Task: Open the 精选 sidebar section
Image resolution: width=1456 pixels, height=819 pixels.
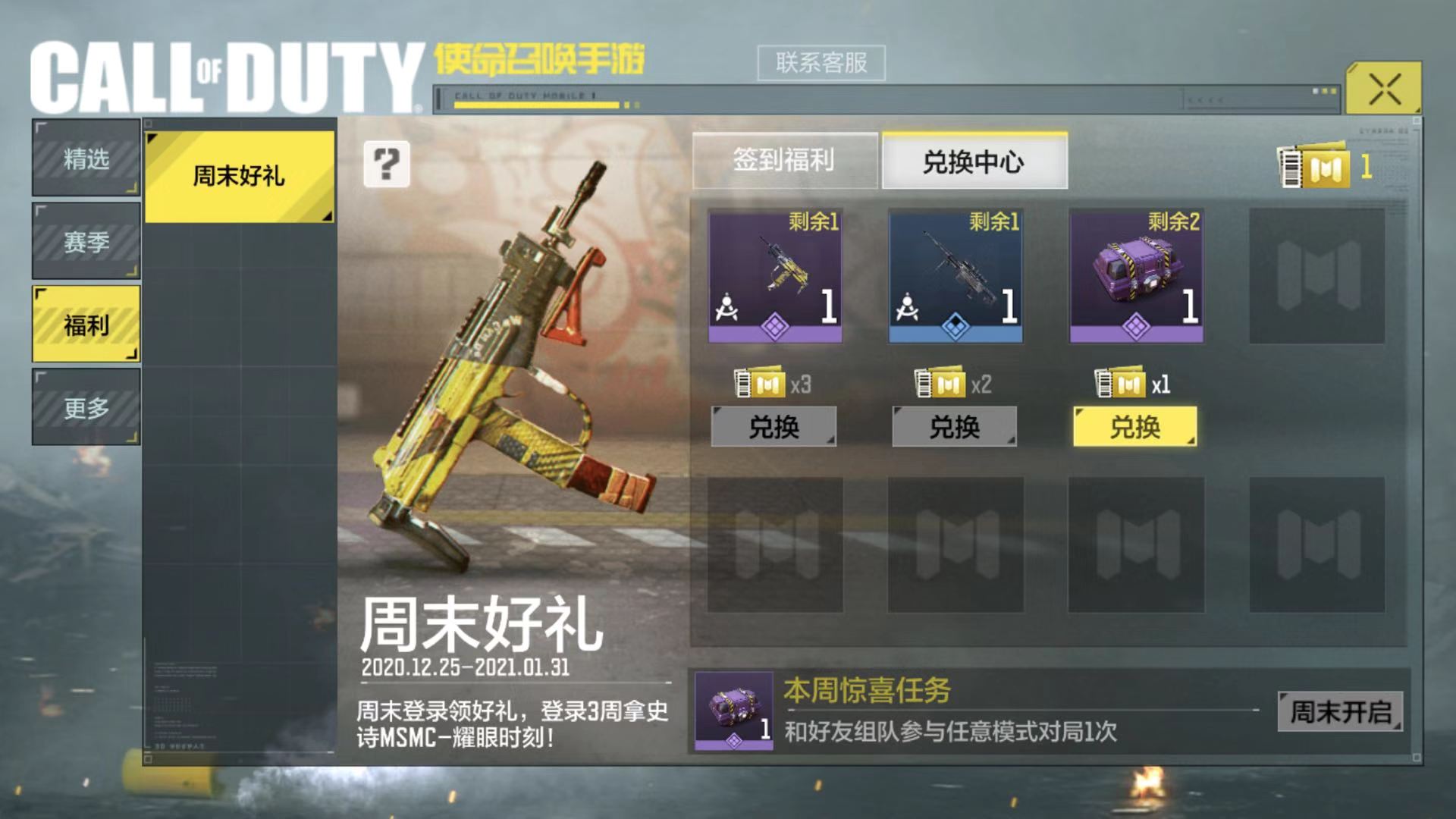Action: [x=85, y=160]
